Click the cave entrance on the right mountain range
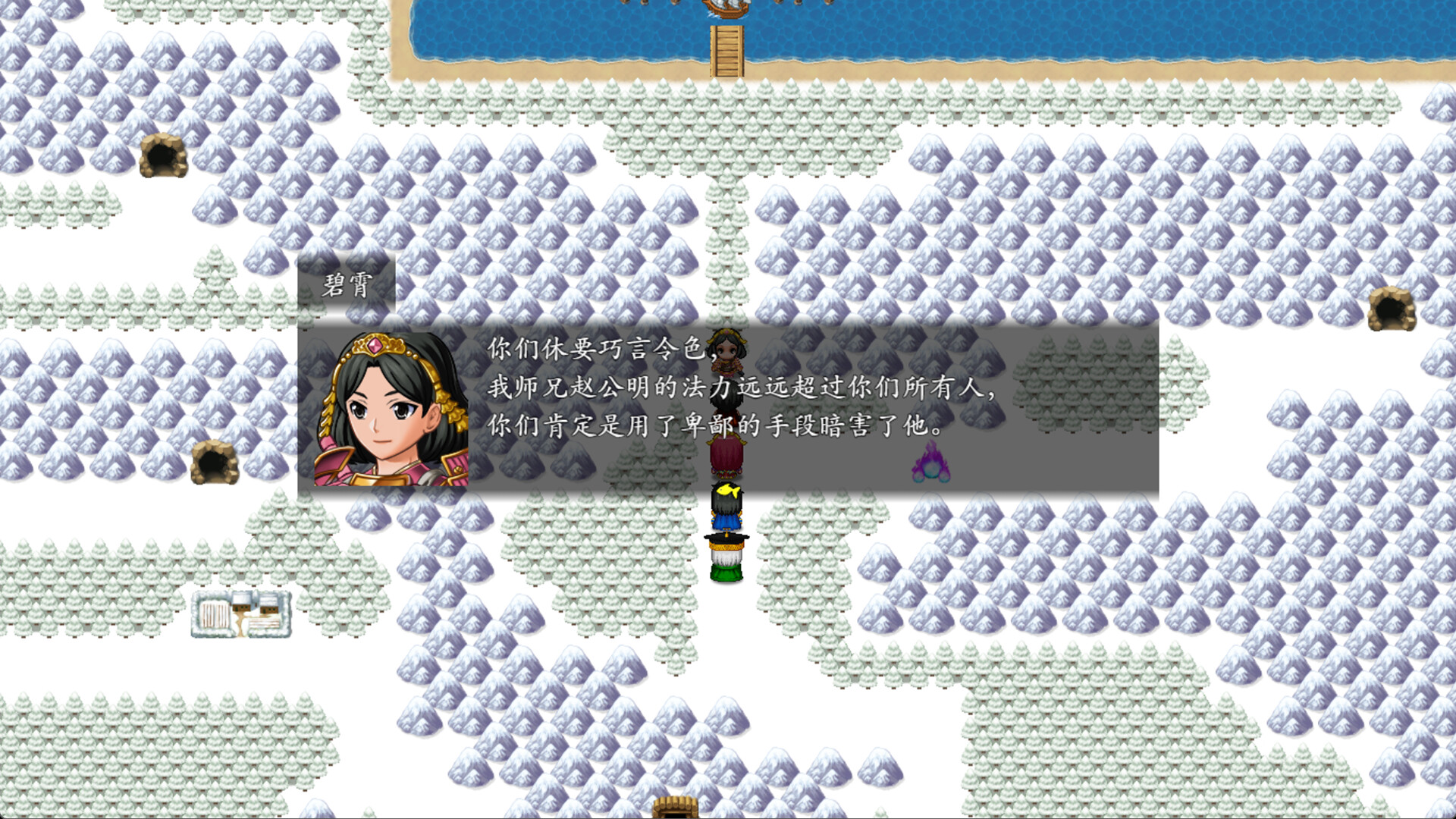The width and height of the screenshot is (1456, 819). [x=1392, y=311]
